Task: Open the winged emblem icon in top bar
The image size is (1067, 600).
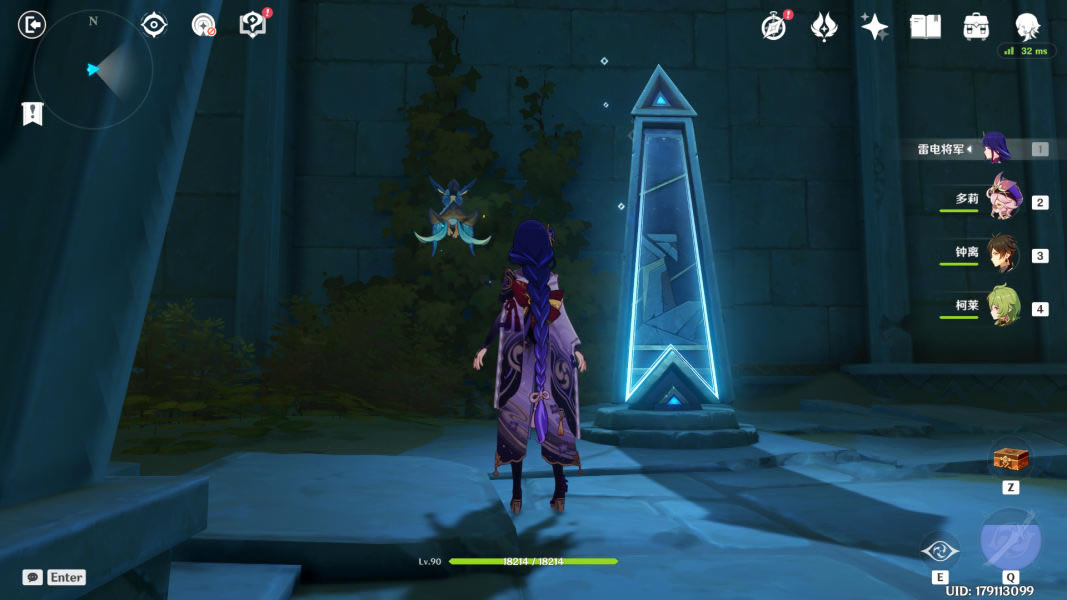Action: (823, 27)
